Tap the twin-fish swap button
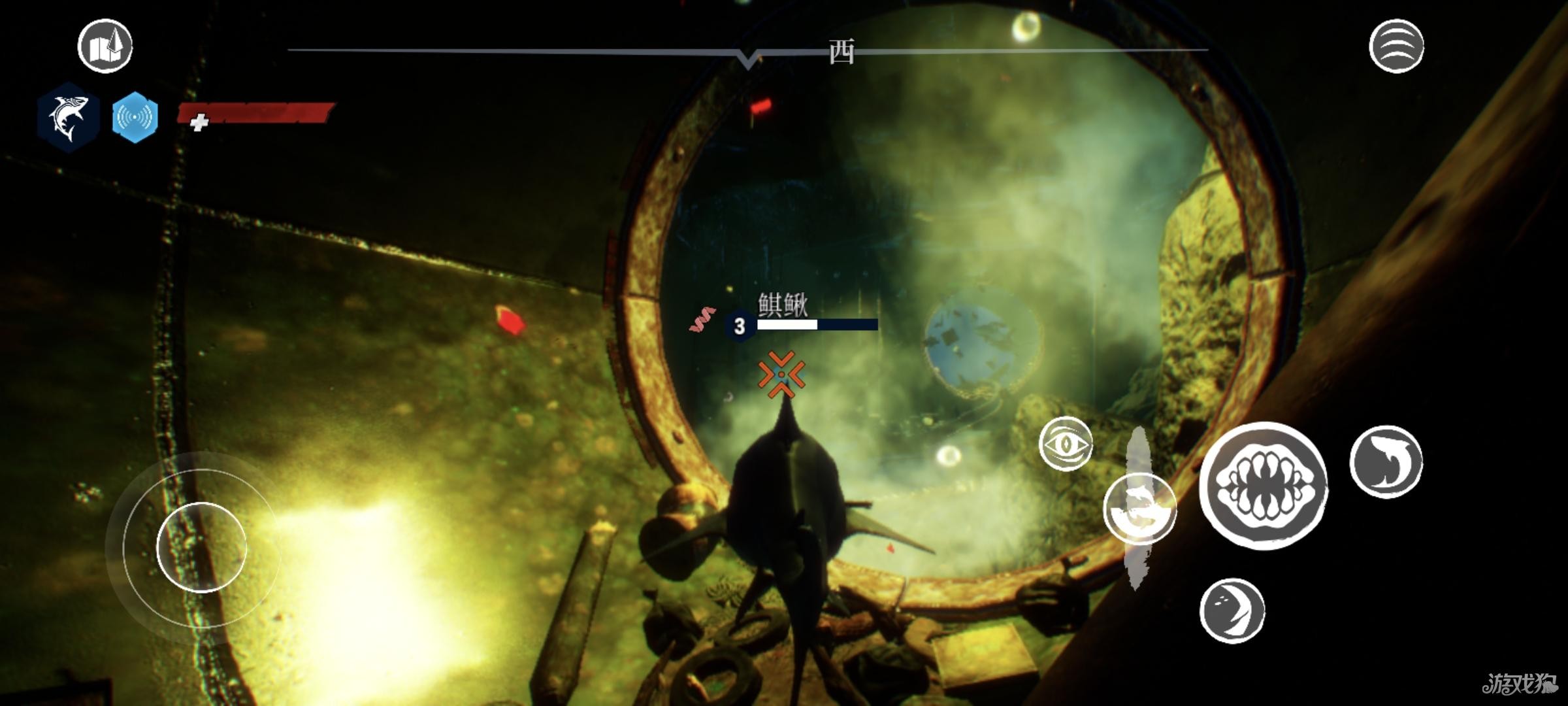The height and width of the screenshot is (706, 1568). click(1139, 509)
